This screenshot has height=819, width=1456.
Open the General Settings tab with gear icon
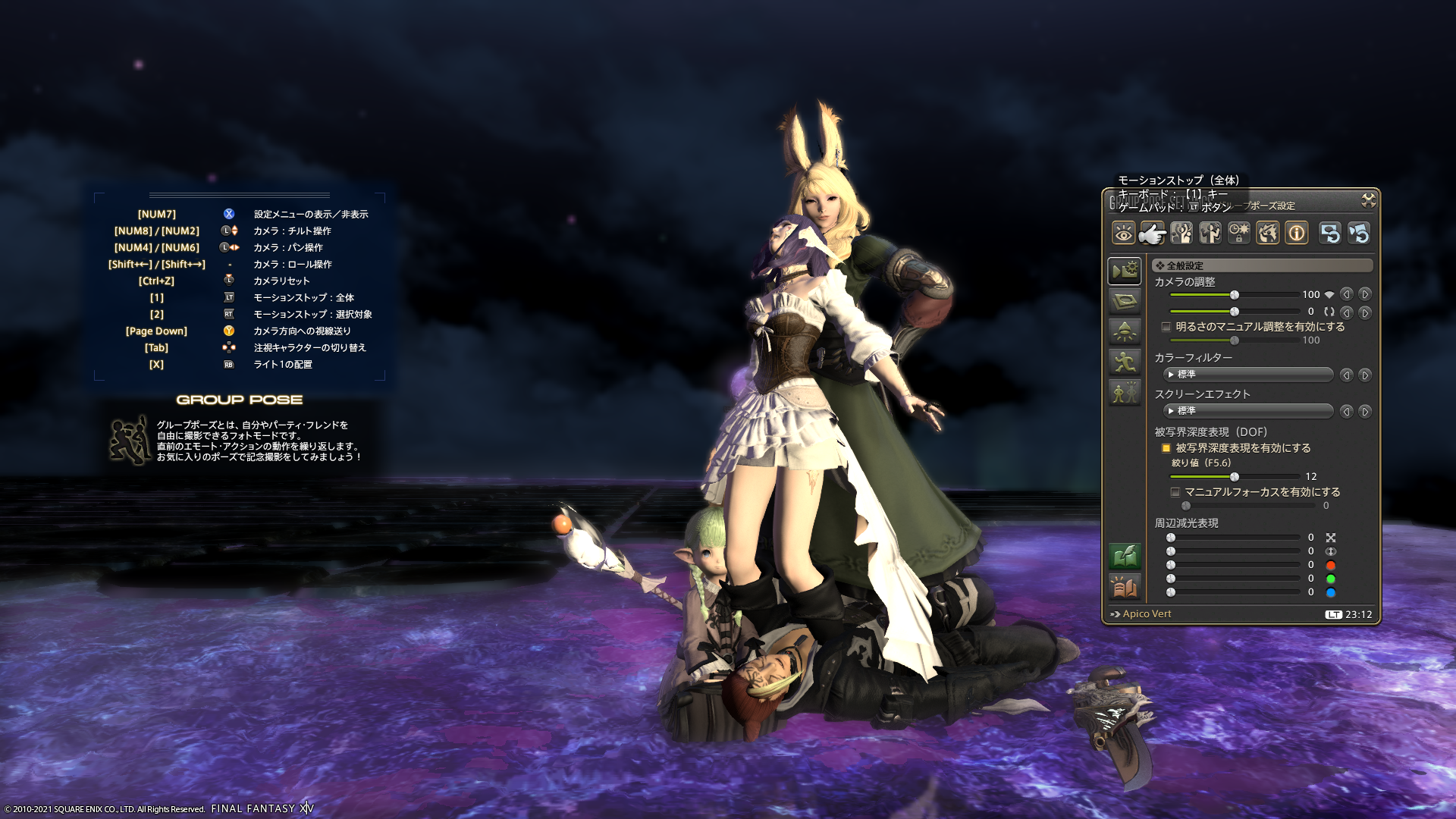[x=1124, y=271]
